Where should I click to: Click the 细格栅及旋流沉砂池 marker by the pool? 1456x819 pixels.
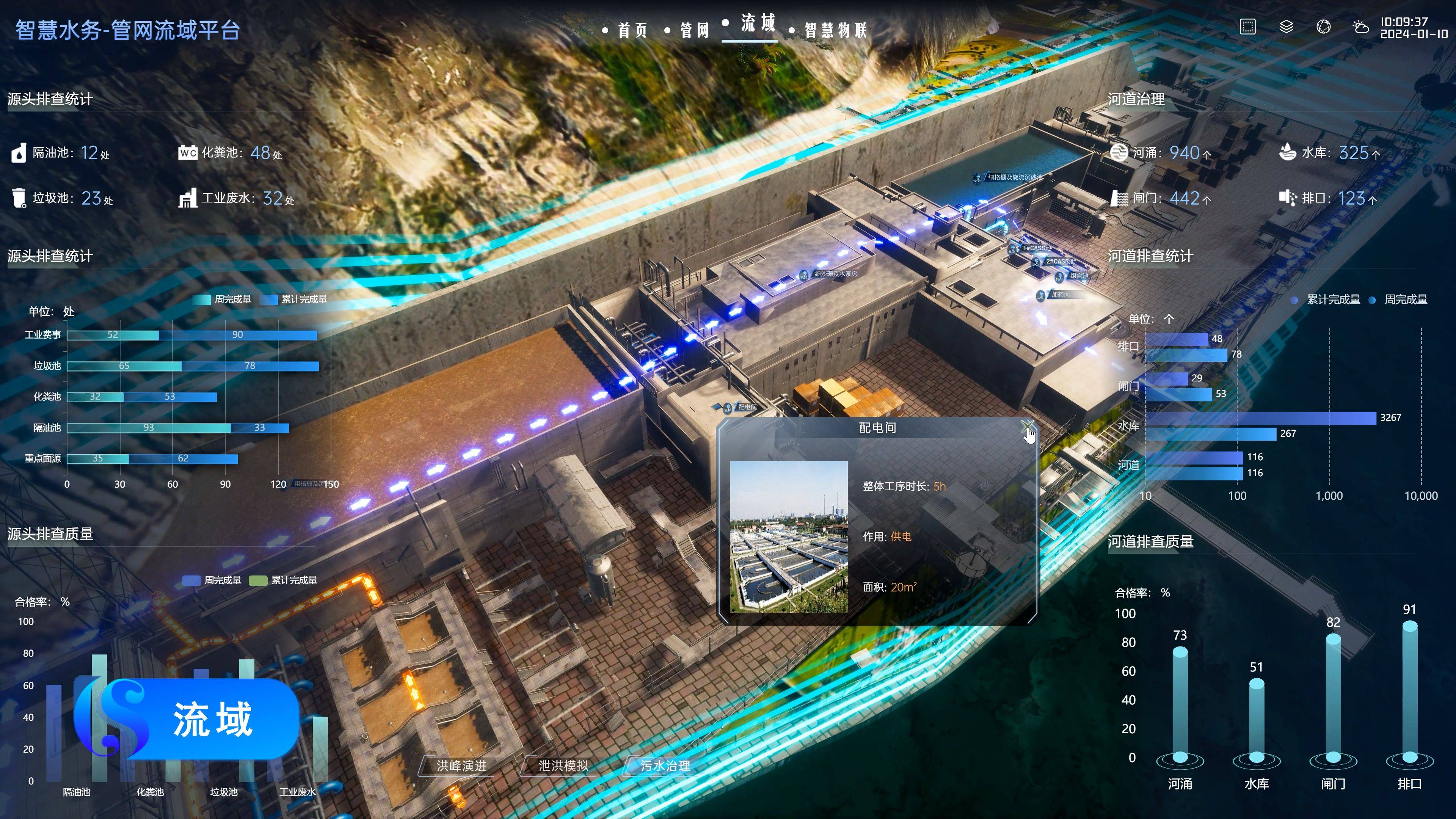[x=1012, y=177]
